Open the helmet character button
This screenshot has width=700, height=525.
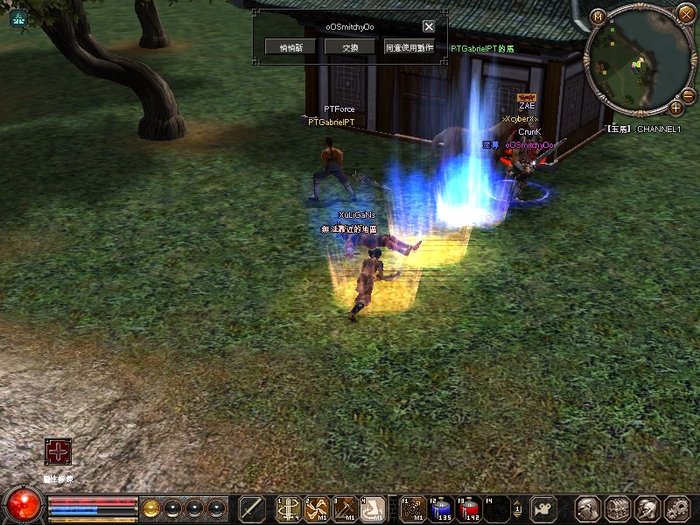[647, 508]
